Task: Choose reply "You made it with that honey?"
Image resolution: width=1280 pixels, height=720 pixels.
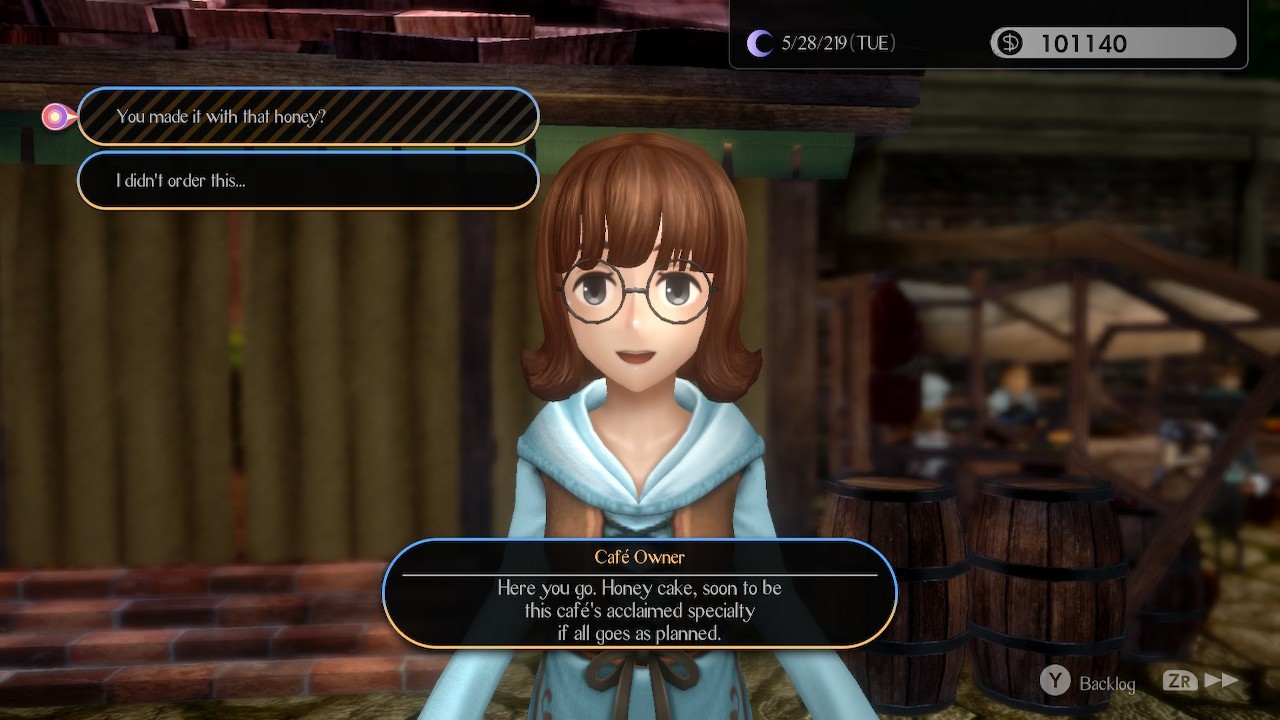Action: point(308,117)
